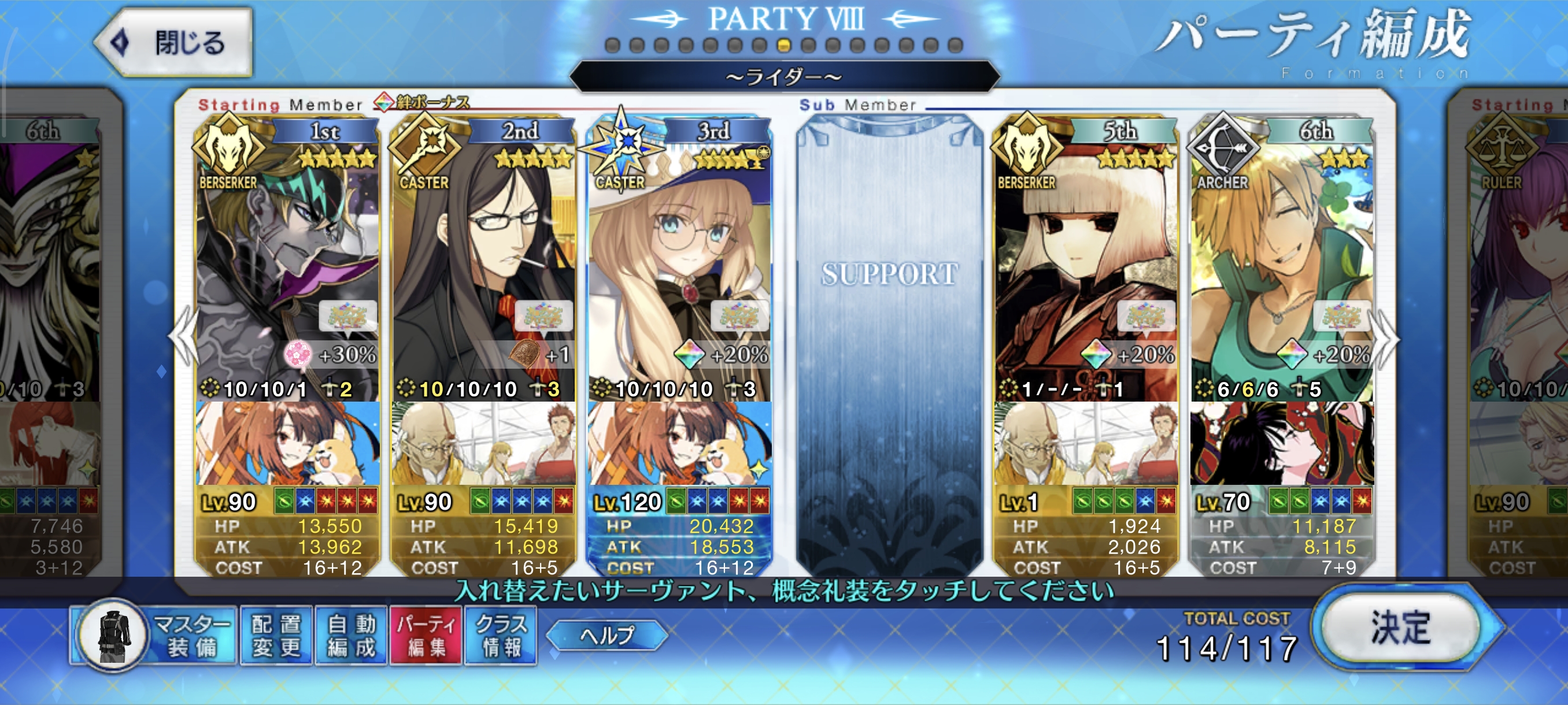Open パーティ編集 party edit
This screenshot has width=1568, height=705.
click(x=426, y=636)
